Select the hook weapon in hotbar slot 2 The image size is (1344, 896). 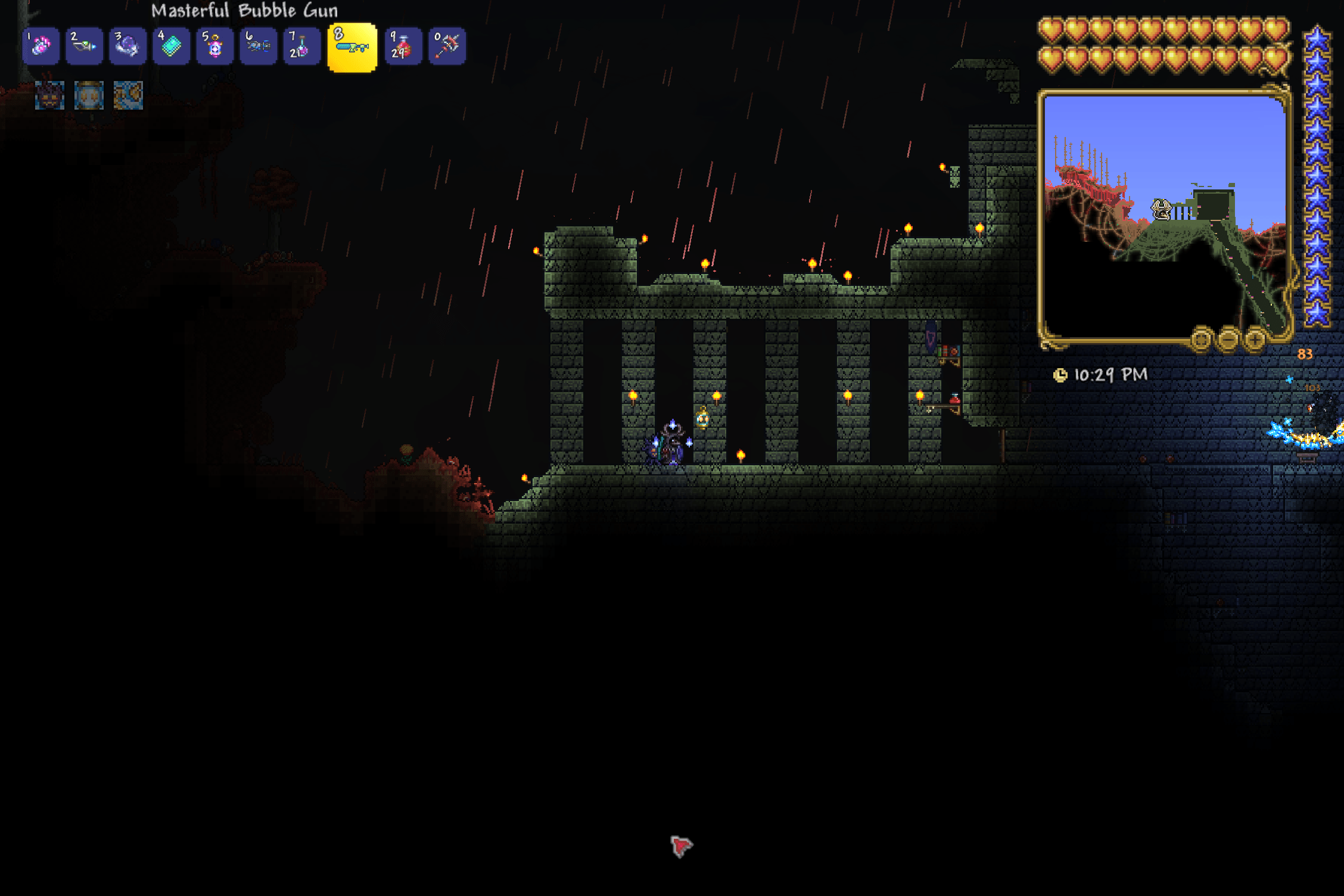point(85,46)
